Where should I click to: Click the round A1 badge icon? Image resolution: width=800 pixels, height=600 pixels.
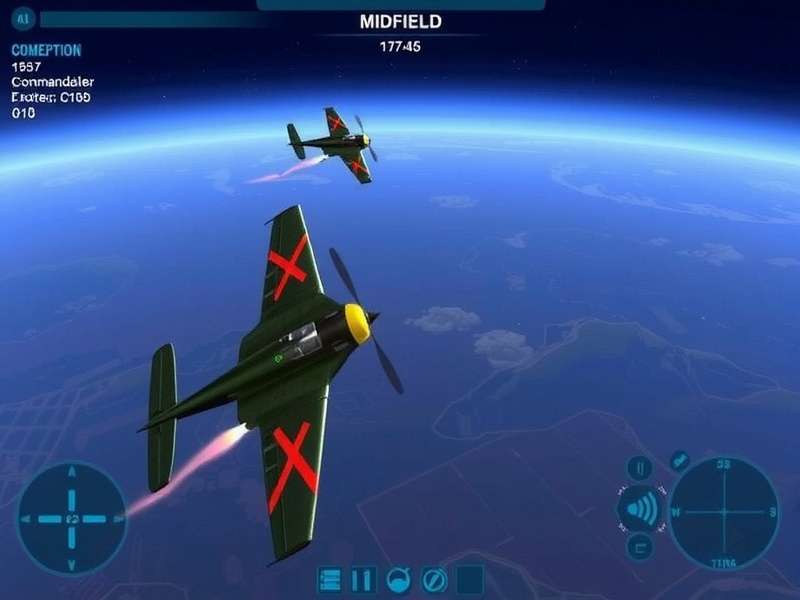pos(20,18)
